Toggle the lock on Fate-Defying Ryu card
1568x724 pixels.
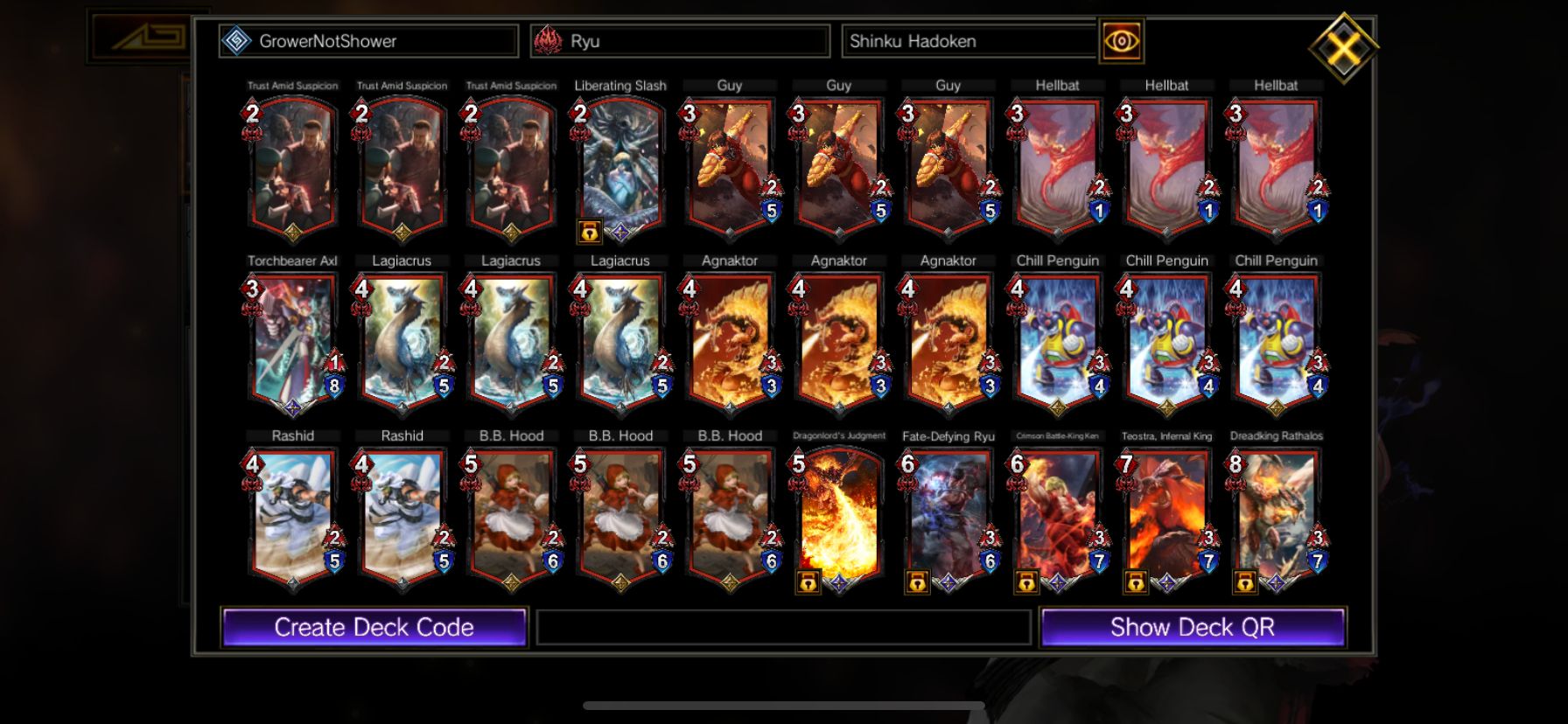pos(918,581)
